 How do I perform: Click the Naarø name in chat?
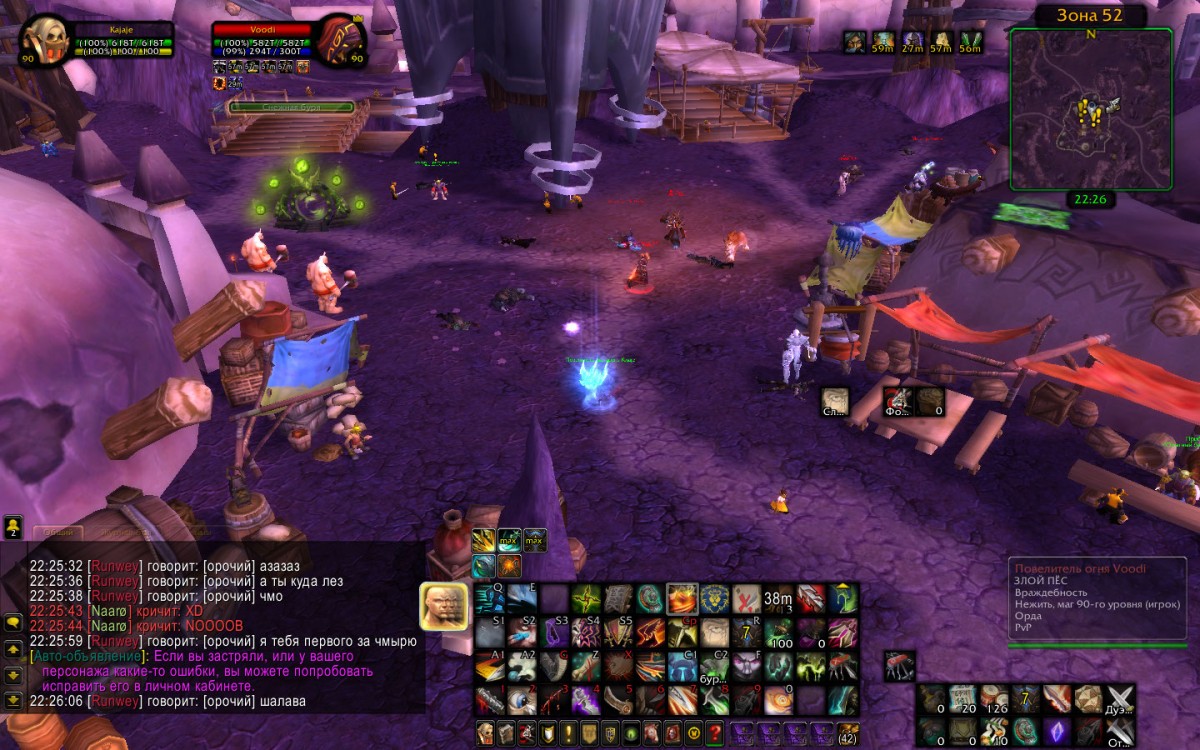(108, 610)
